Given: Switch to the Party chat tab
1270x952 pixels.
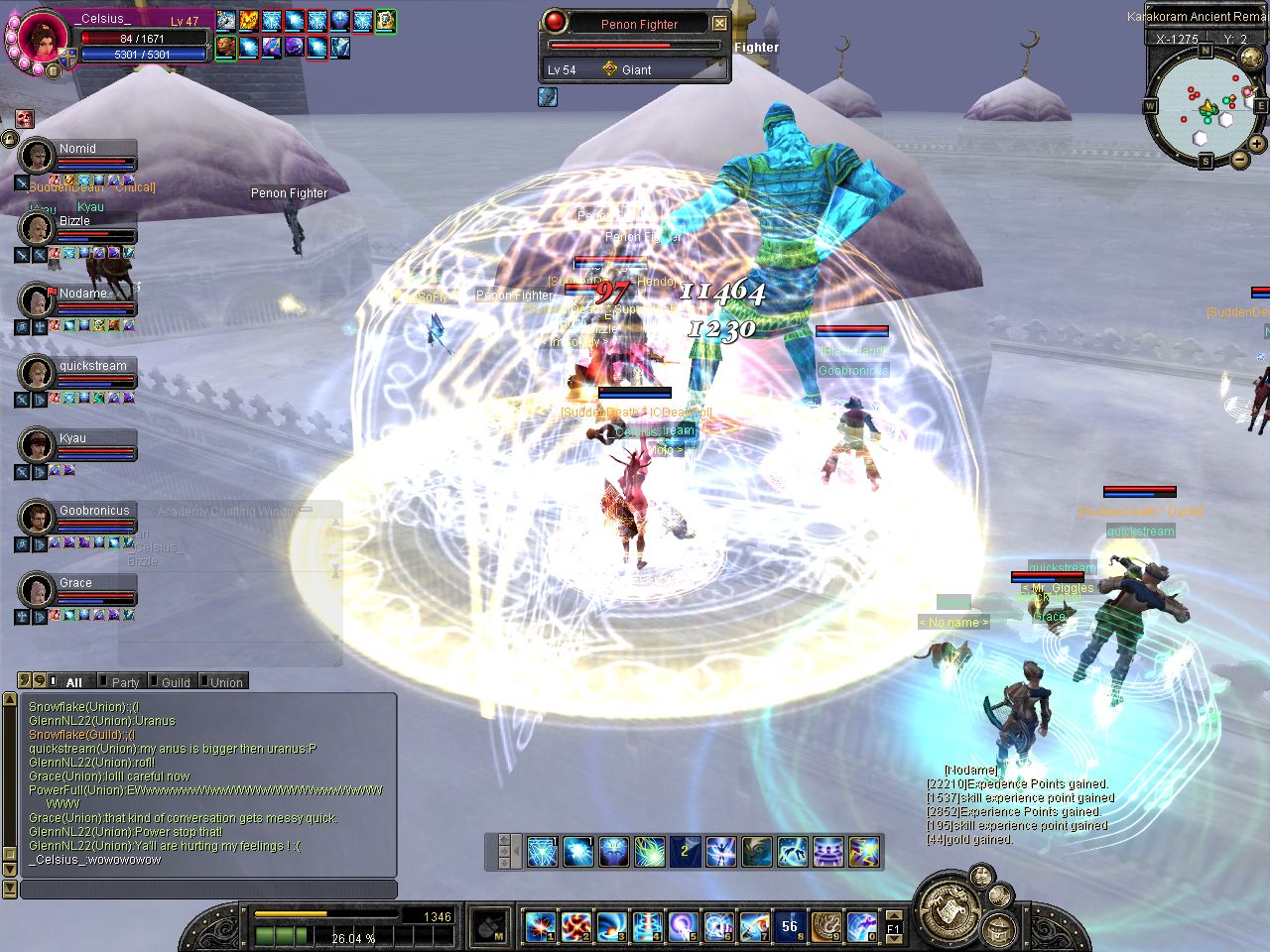Looking at the screenshot, I should pyautogui.click(x=125, y=682).
